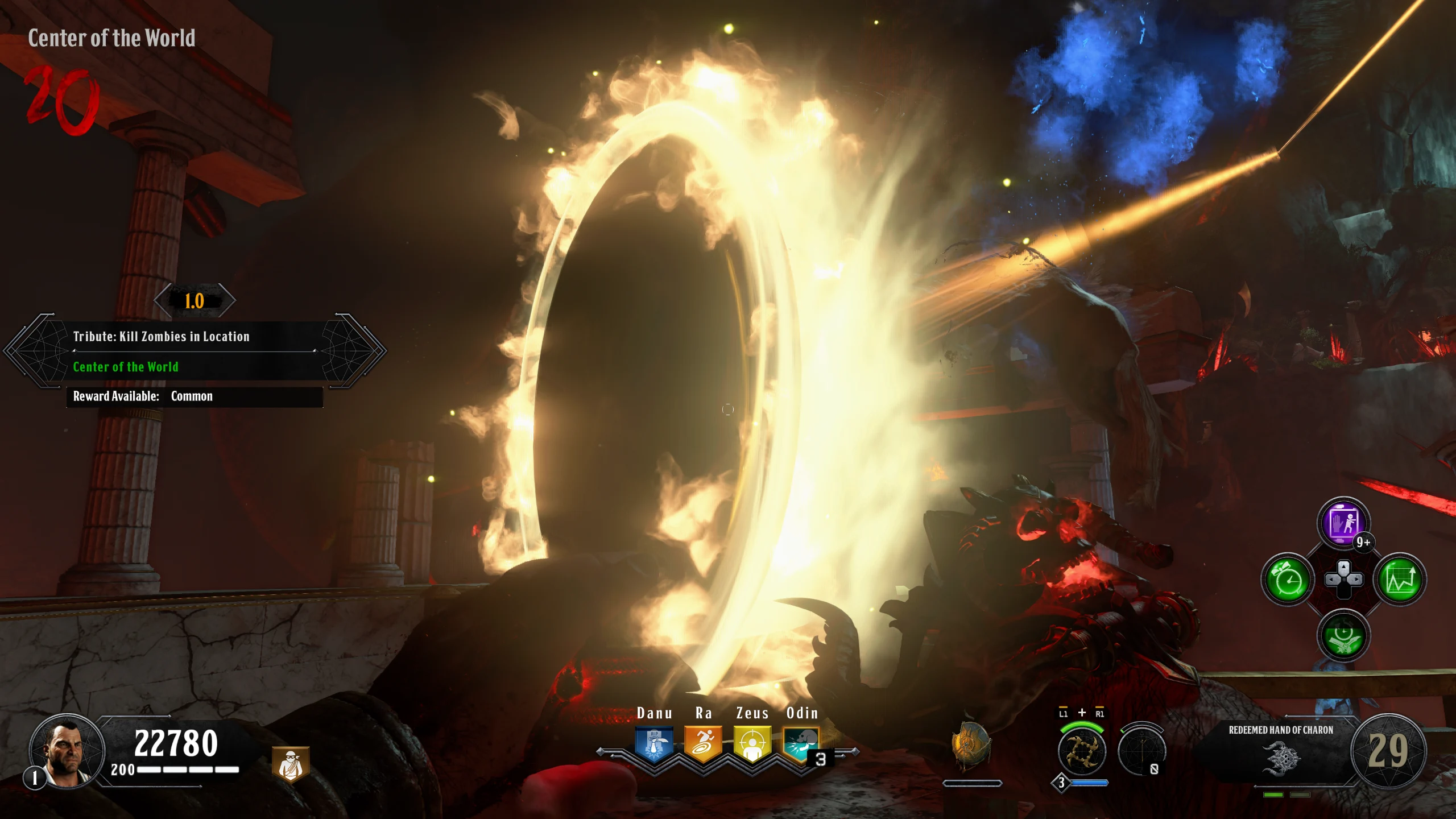Activate the four-bladed special weapon icon
Image resolution: width=1456 pixels, height=819 pixels.
1082,752
